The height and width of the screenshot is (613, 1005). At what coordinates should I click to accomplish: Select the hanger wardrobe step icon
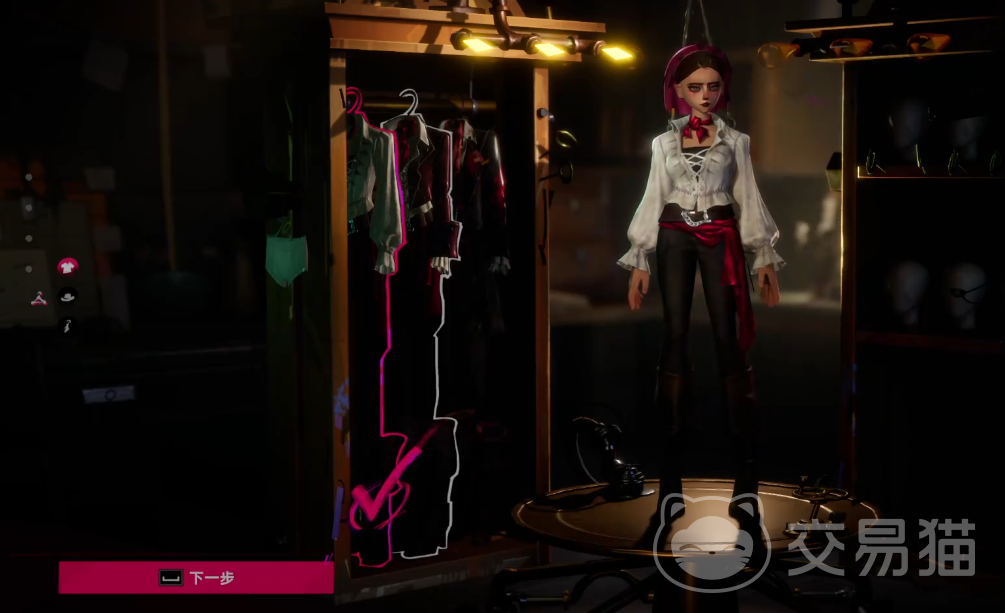(38, 298)
